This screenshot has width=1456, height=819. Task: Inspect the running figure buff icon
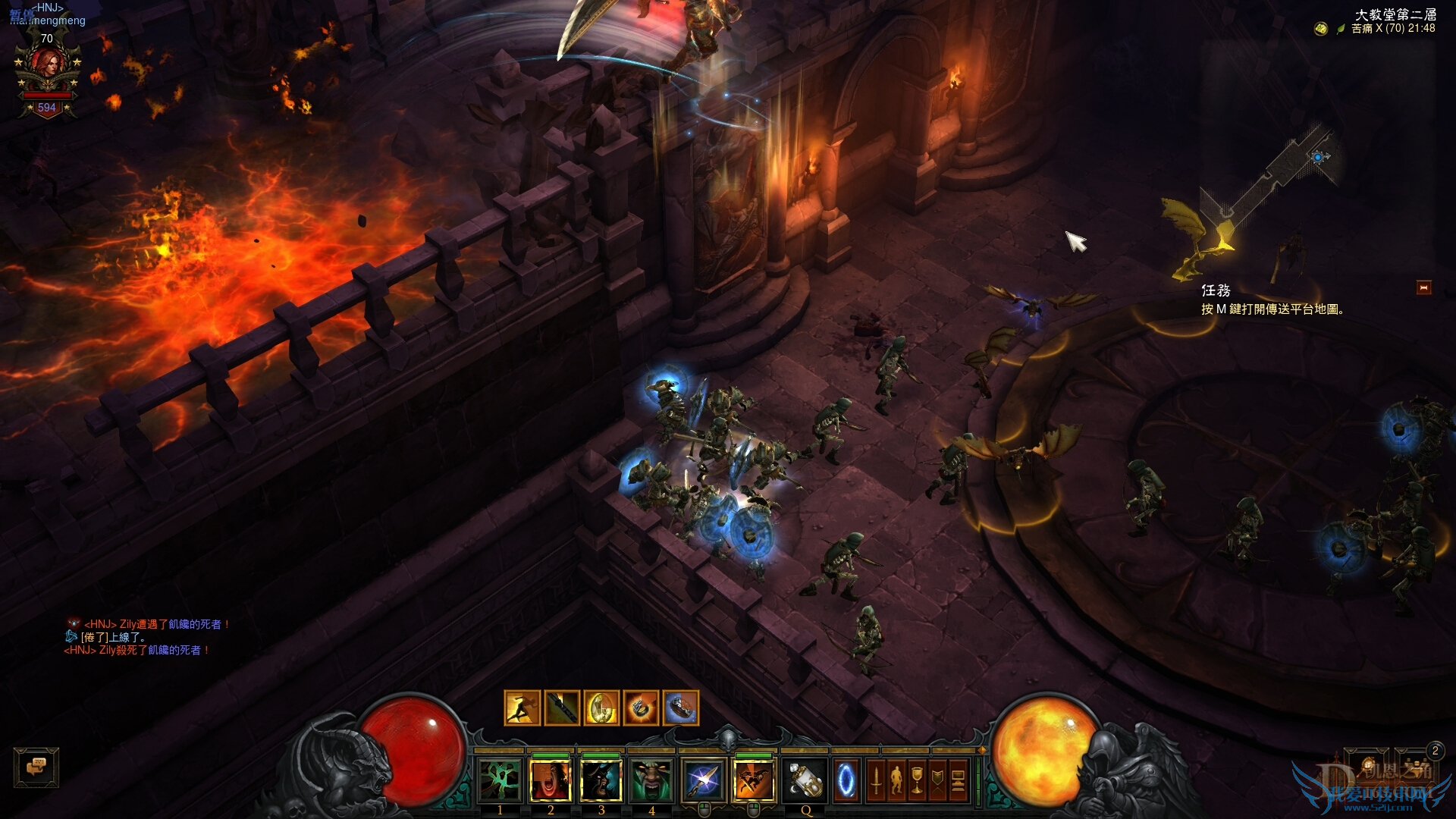(522, 708)
